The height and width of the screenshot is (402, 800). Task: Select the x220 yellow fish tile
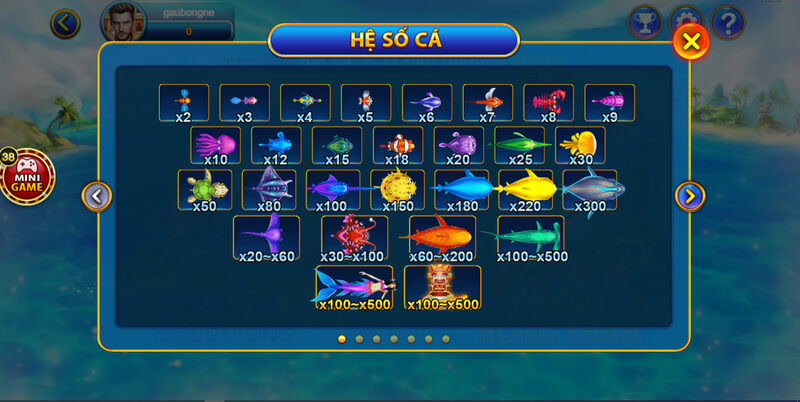[526, 189]
